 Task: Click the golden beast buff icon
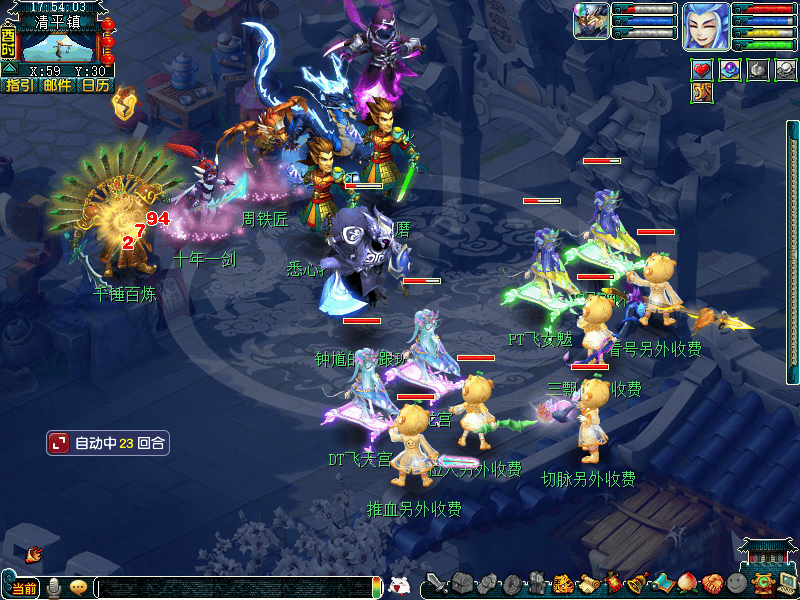702,93
